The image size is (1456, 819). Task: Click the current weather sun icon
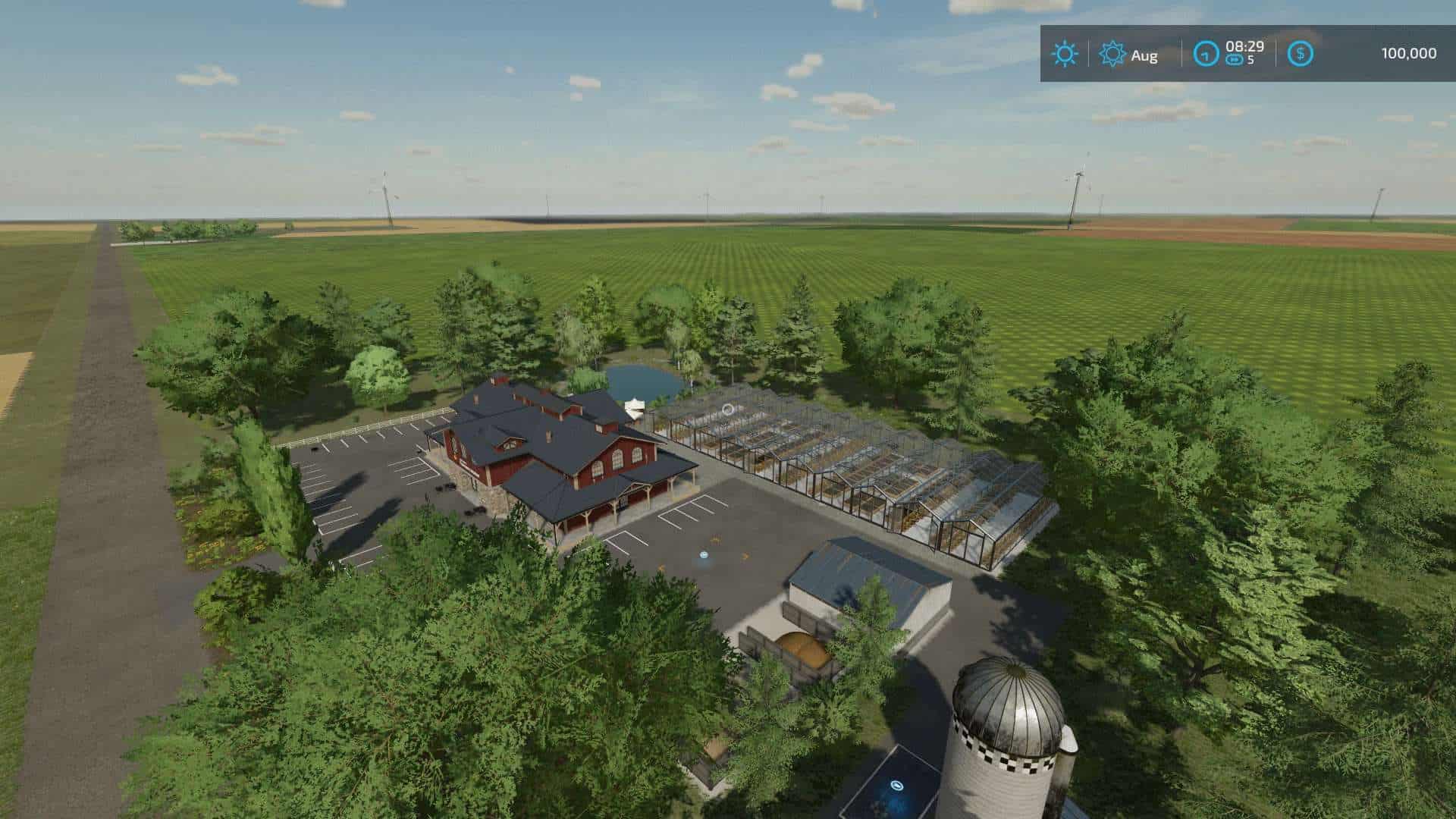pos(1065,53)
